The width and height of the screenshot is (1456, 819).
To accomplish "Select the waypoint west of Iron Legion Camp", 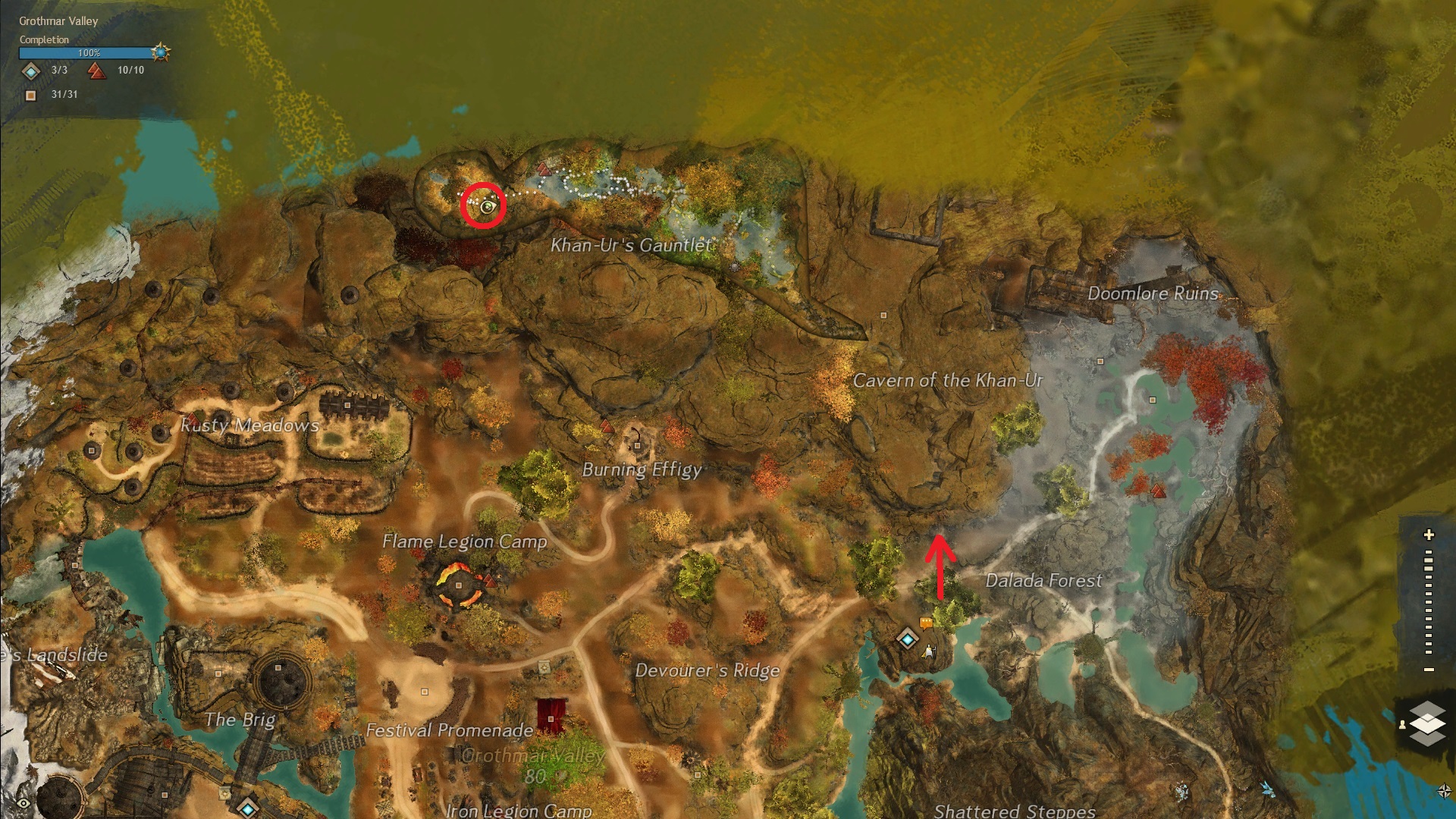I will click(247, 808).
